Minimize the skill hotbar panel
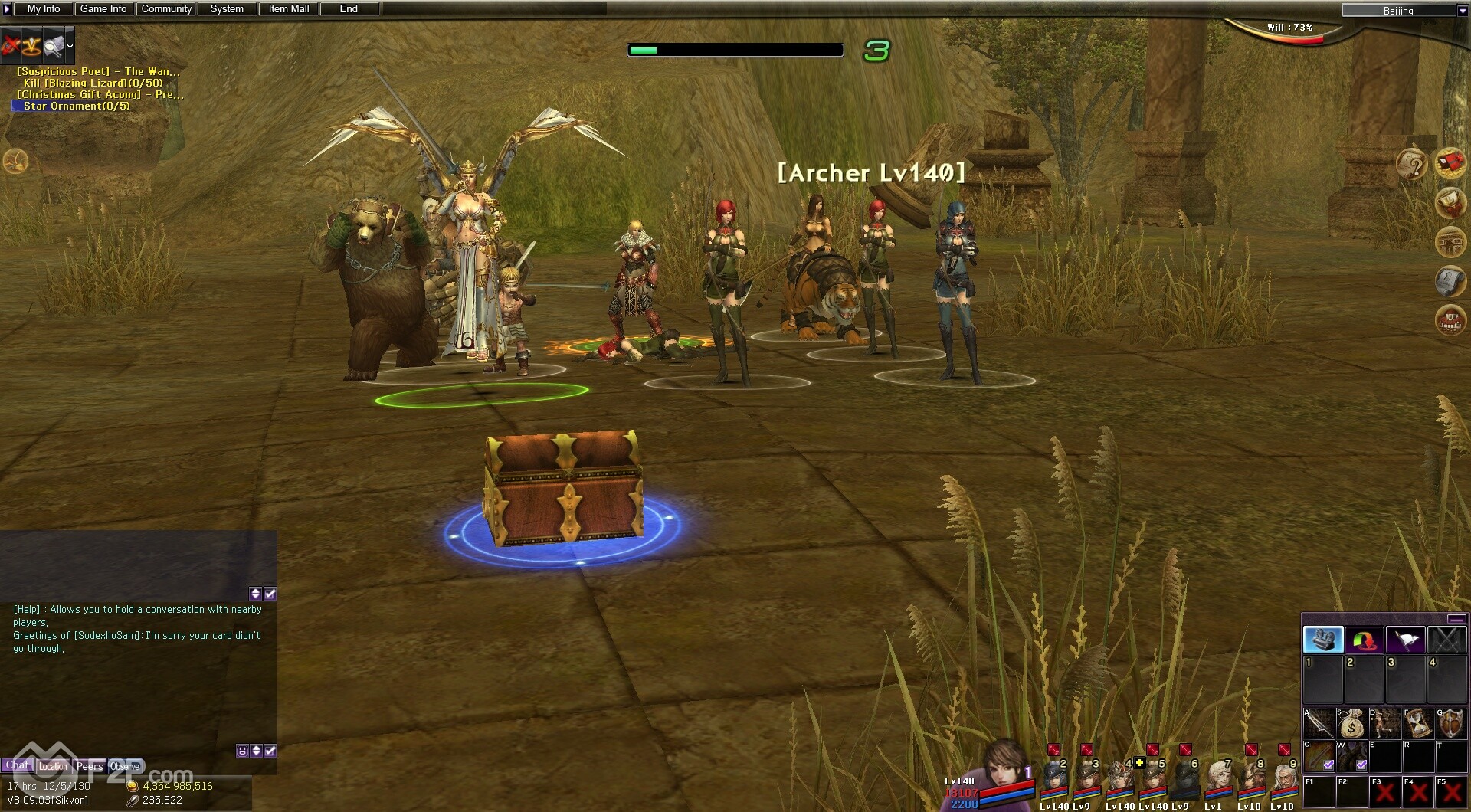 (x=1456, y=619)
